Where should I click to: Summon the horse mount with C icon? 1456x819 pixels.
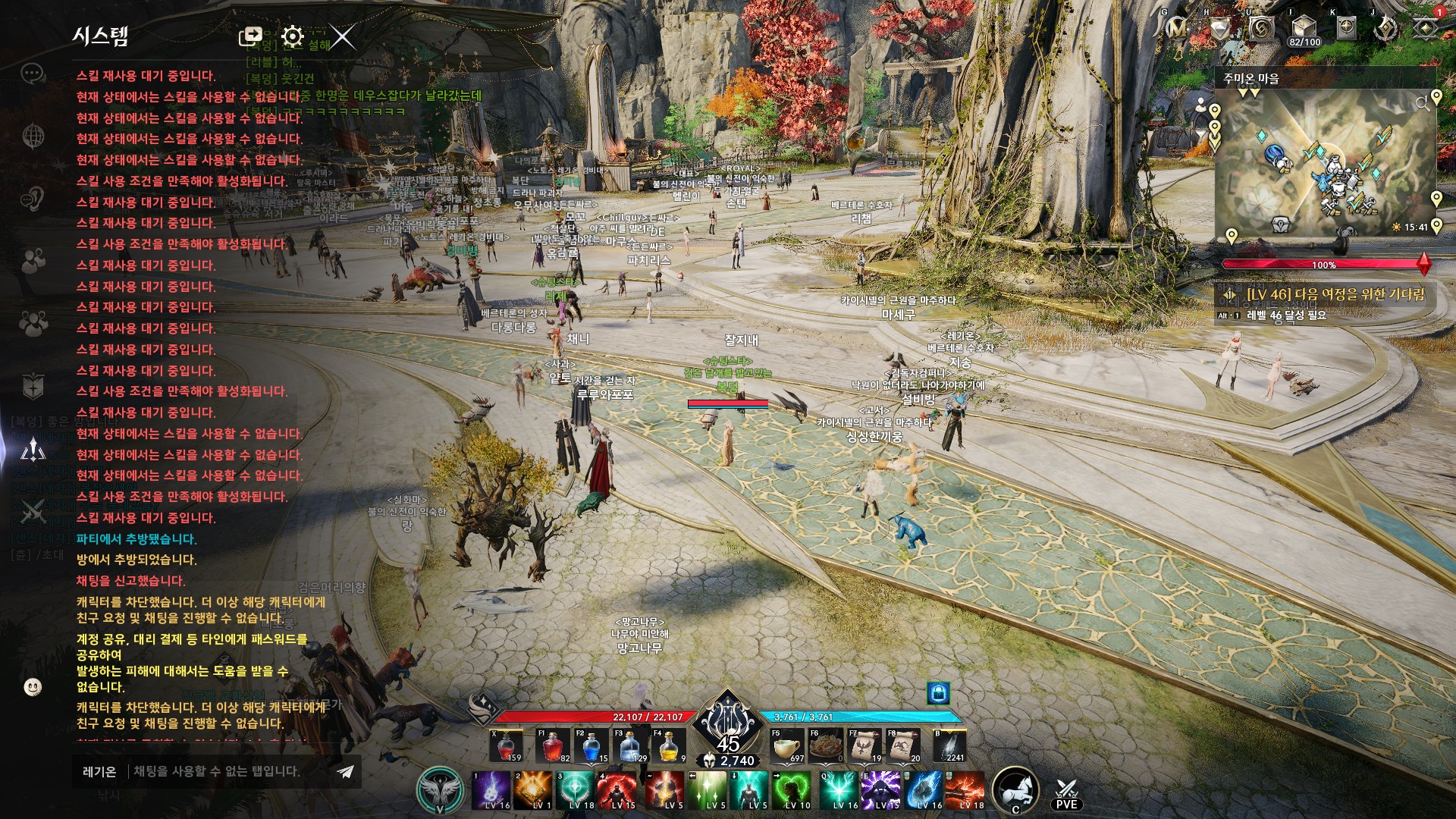pos(1015,789)
